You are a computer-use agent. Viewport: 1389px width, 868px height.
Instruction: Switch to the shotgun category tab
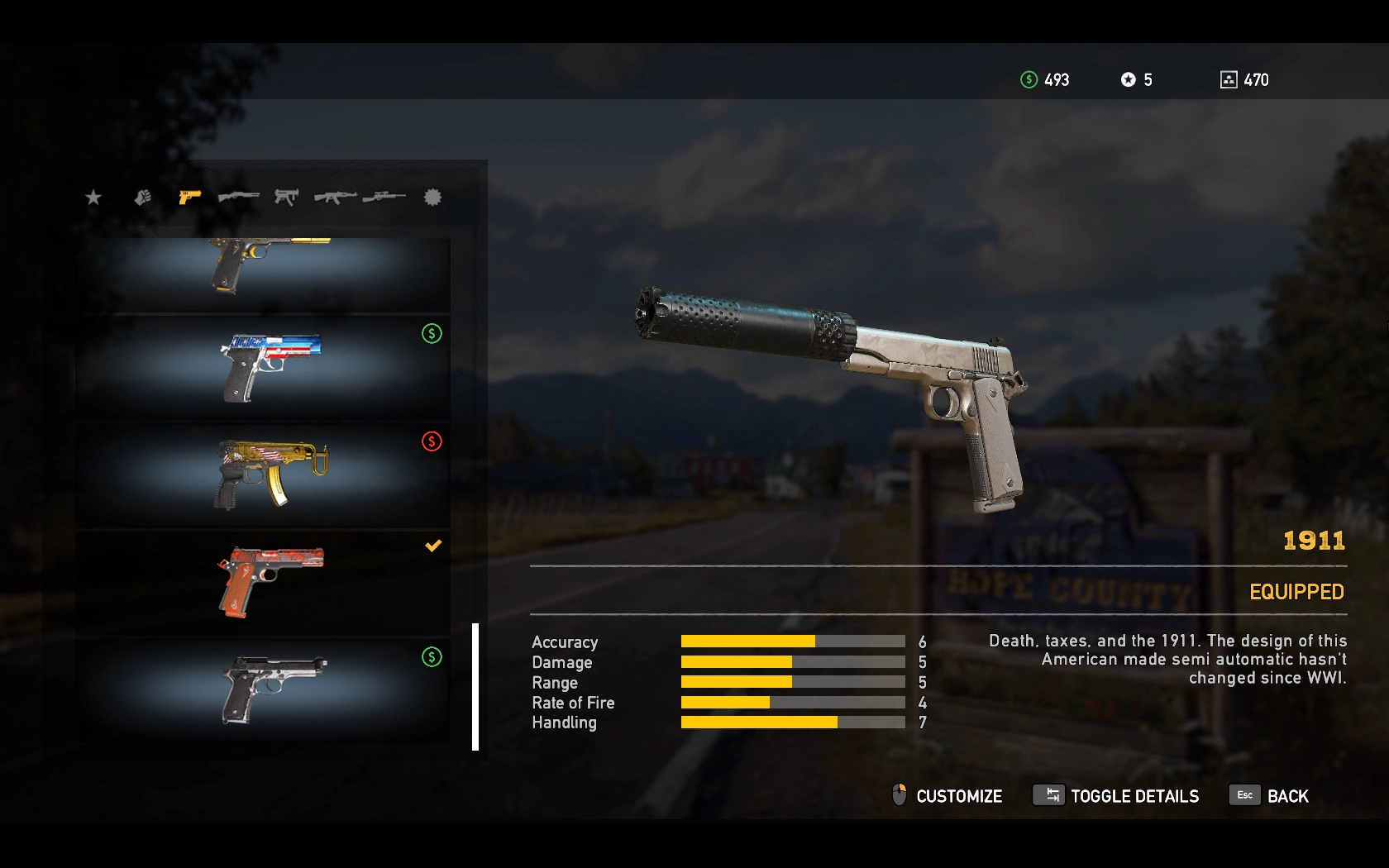coord(238,197)
